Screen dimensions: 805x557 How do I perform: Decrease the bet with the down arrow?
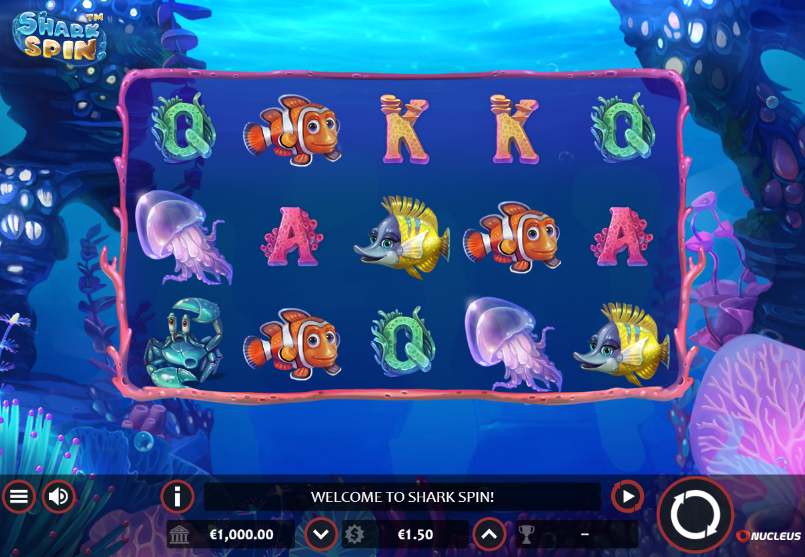(x=320, y=534)
